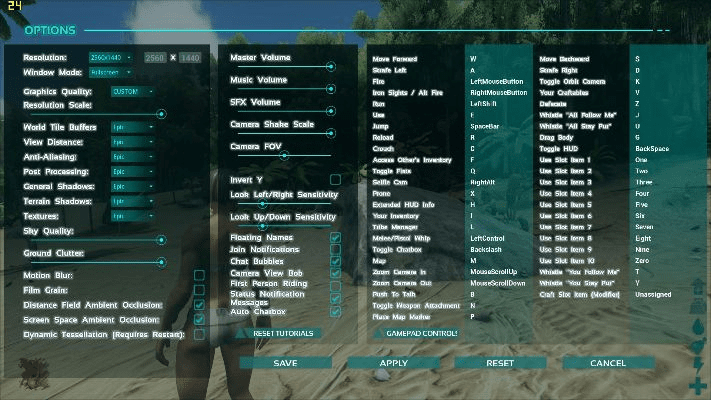This screenshot has width=711, height=400.
Task: Cancel and close the options menu
Action: tap(608, 363)
